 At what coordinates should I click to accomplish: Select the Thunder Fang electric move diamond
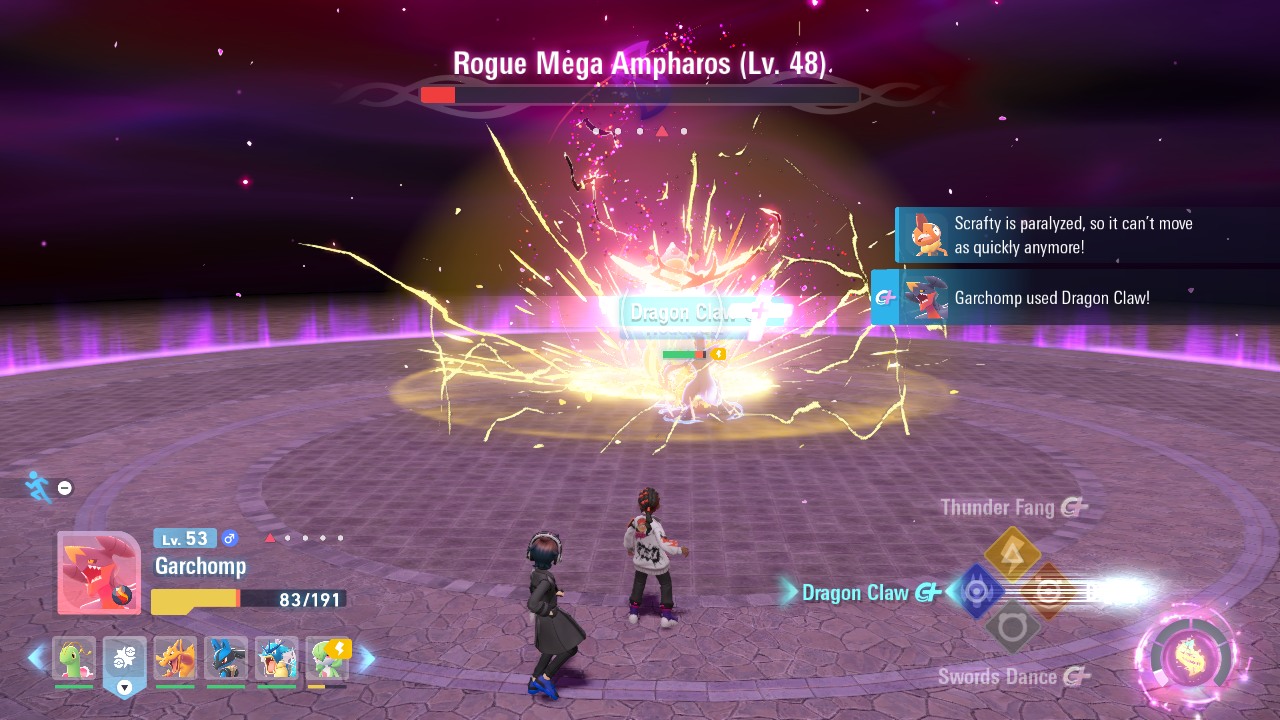[1012, 554]
